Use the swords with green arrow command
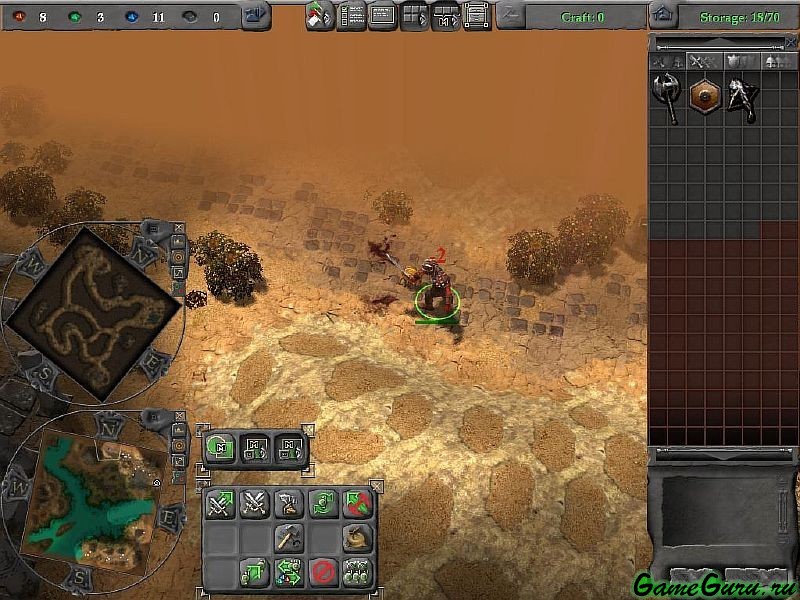 click(220, 503)
